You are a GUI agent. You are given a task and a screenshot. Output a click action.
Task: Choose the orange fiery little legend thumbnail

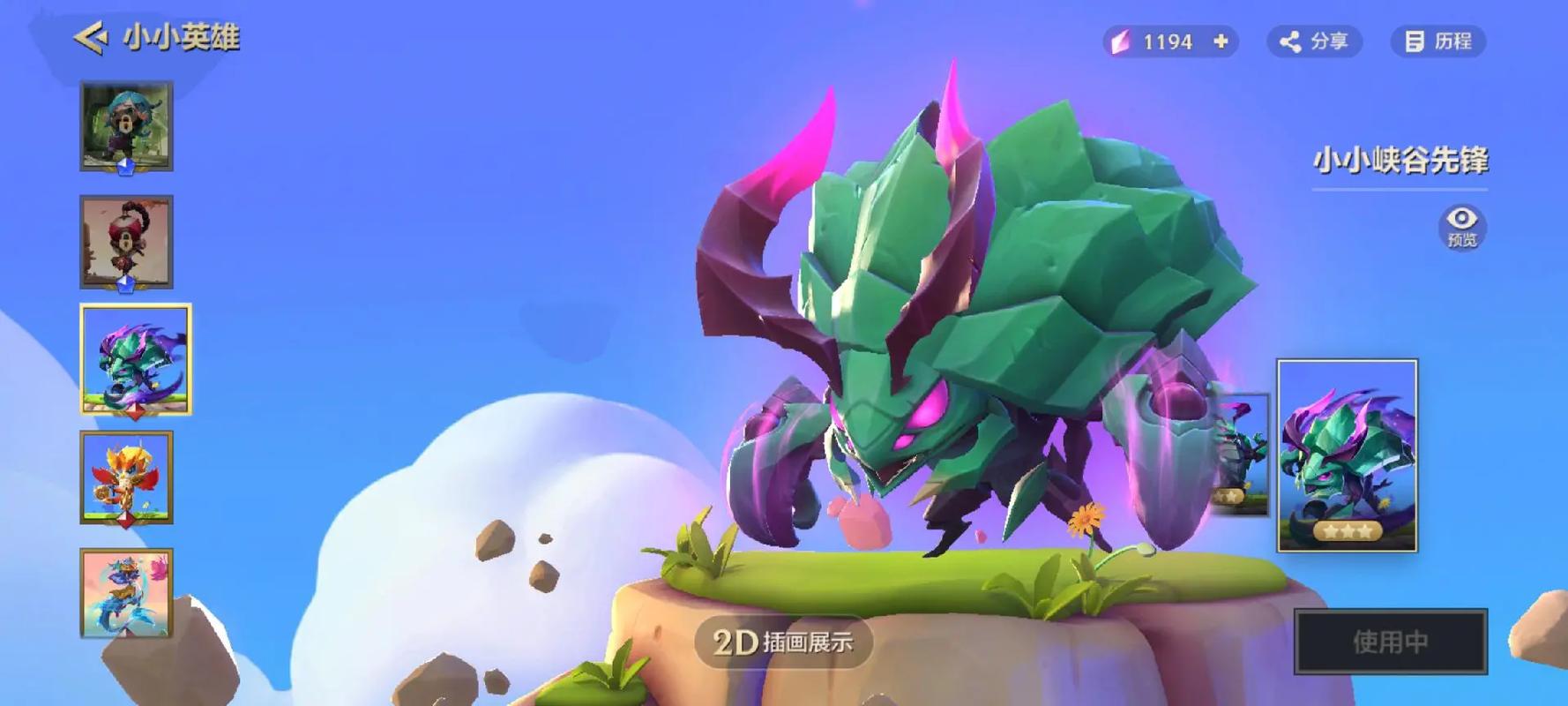(126, 477)
